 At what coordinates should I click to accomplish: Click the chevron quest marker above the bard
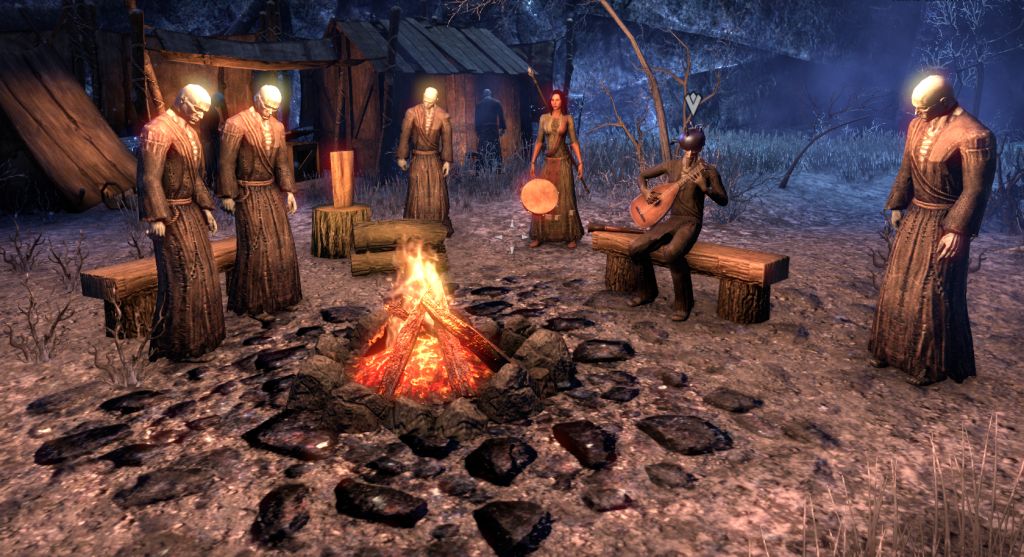(x=692, y=101)
